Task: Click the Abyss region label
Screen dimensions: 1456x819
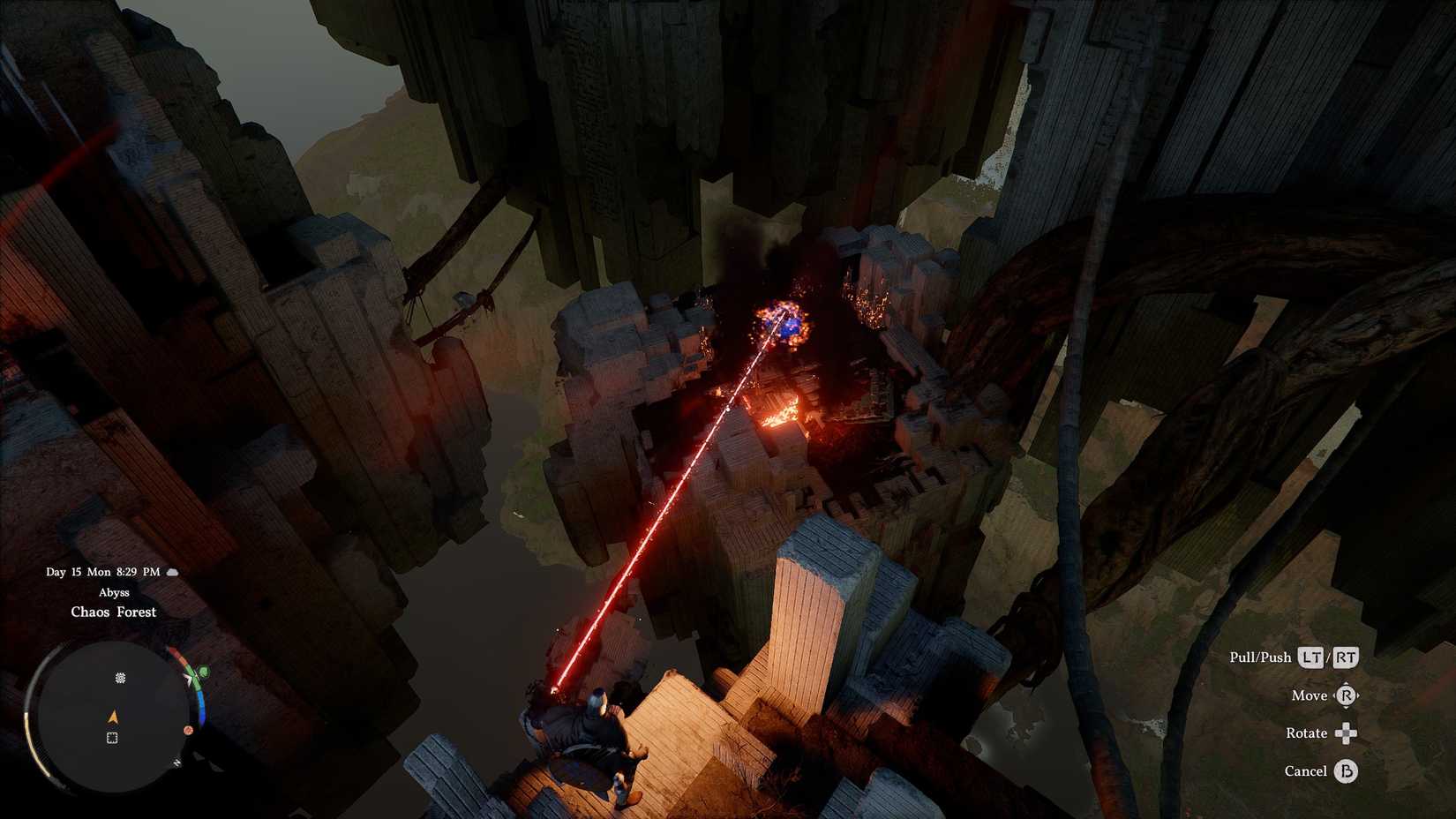Action: 115,592
